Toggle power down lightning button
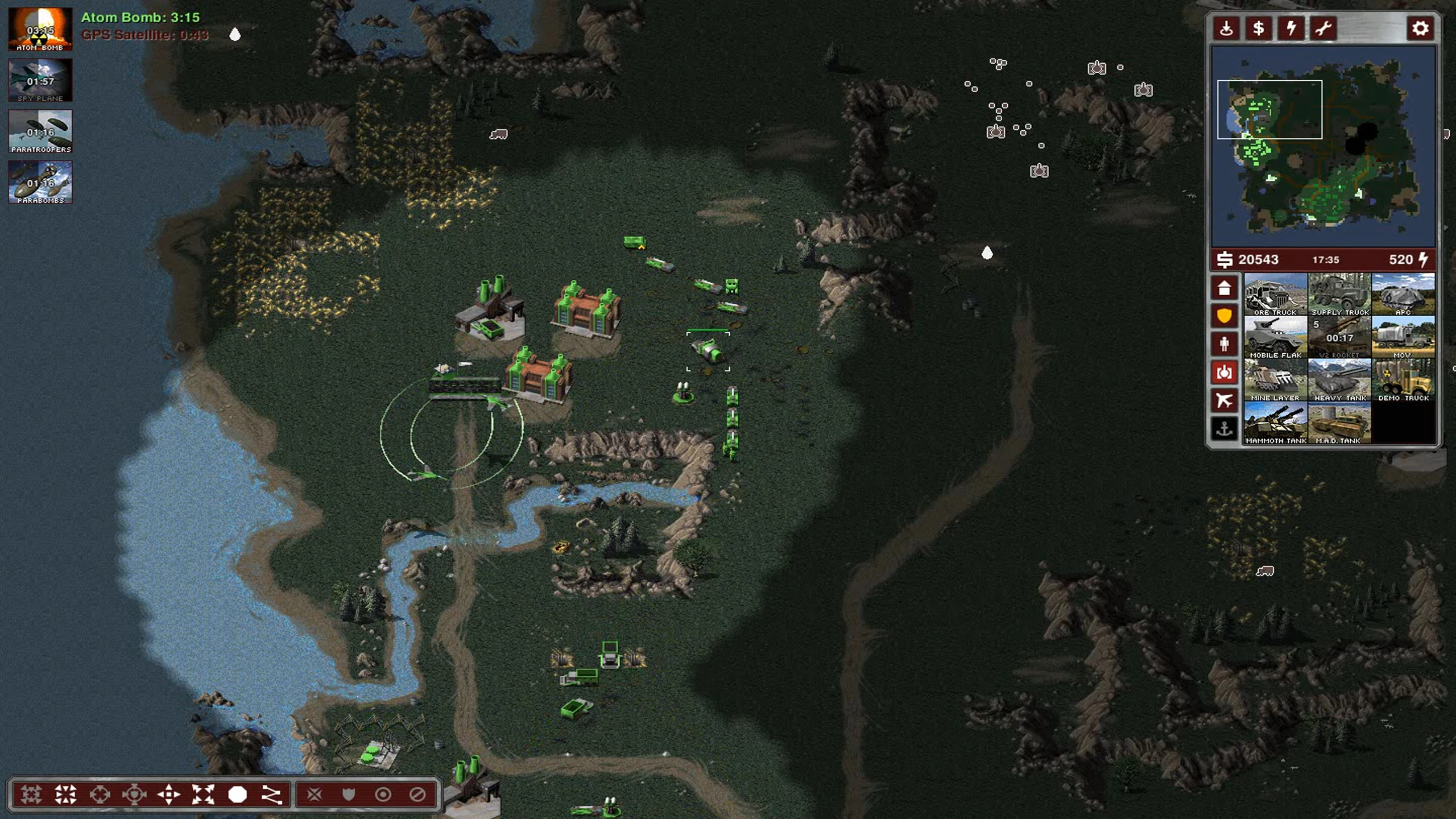This screenshot has height=819, width=1456. [x=1291, y=28]
